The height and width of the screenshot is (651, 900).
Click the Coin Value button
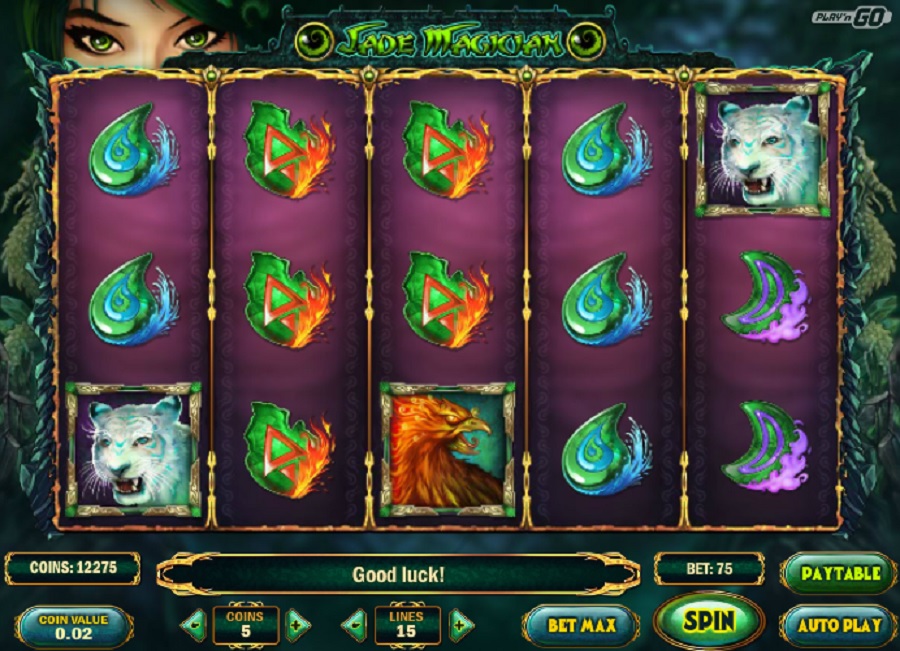[x=74, y=626]
